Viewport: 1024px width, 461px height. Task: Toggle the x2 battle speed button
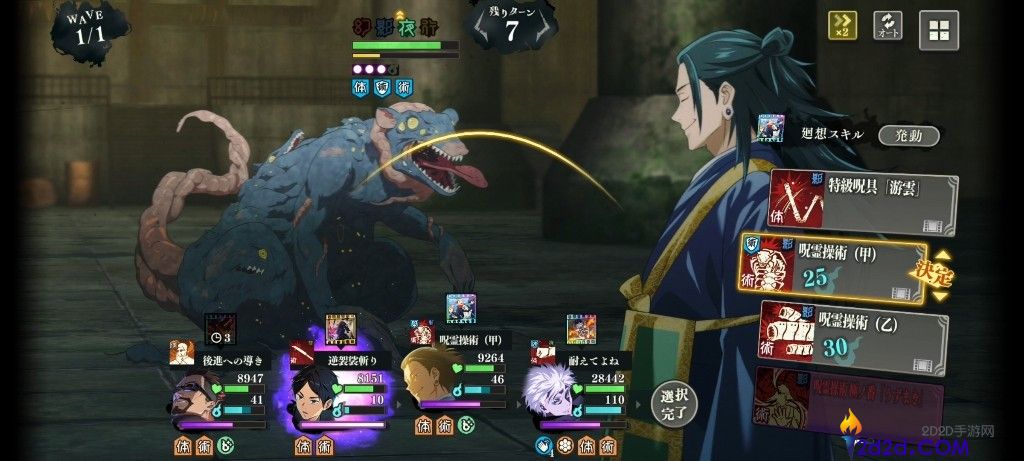click(842, 26)
